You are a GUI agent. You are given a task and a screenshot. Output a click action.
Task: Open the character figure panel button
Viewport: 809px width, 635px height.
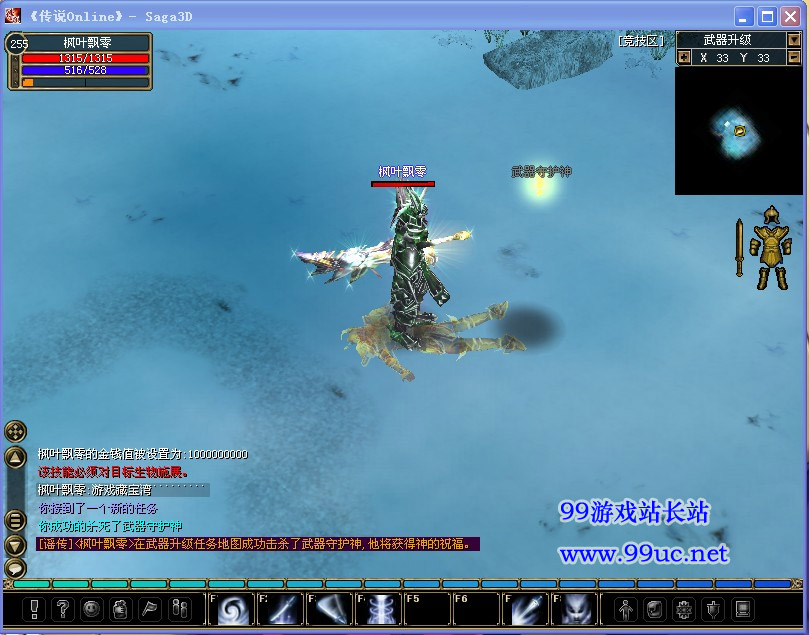(625, 608)
